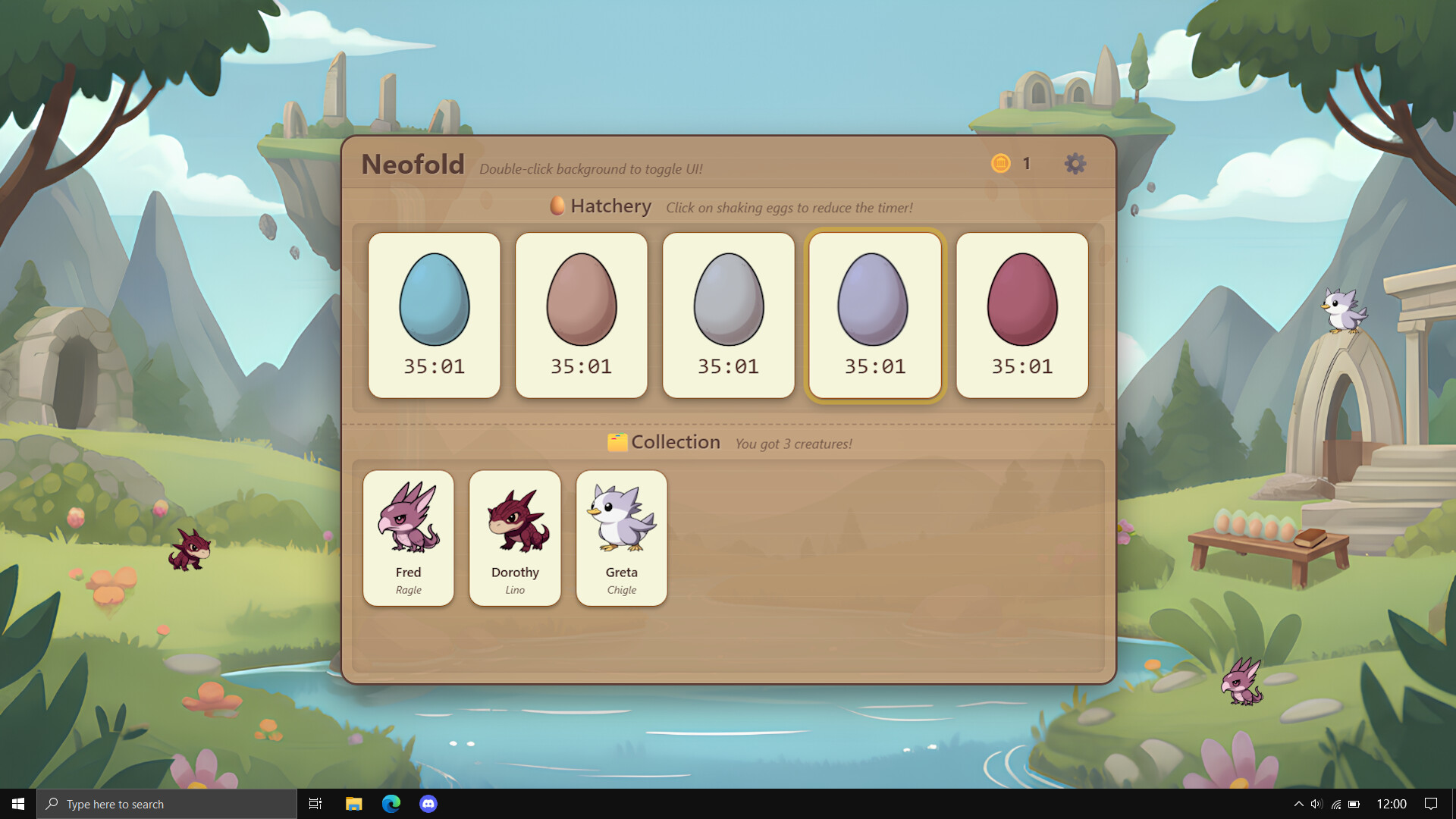
Task: Open Discord from the taskbar
Action: pos(429,803)
